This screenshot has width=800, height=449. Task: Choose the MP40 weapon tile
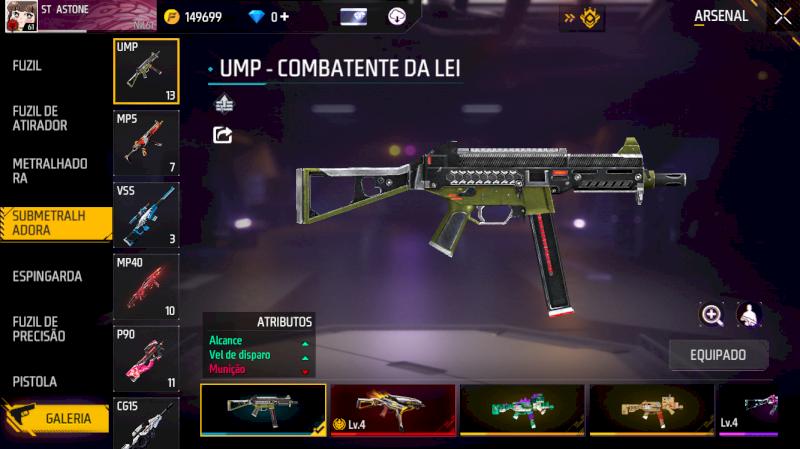click(x=146, y=286)
